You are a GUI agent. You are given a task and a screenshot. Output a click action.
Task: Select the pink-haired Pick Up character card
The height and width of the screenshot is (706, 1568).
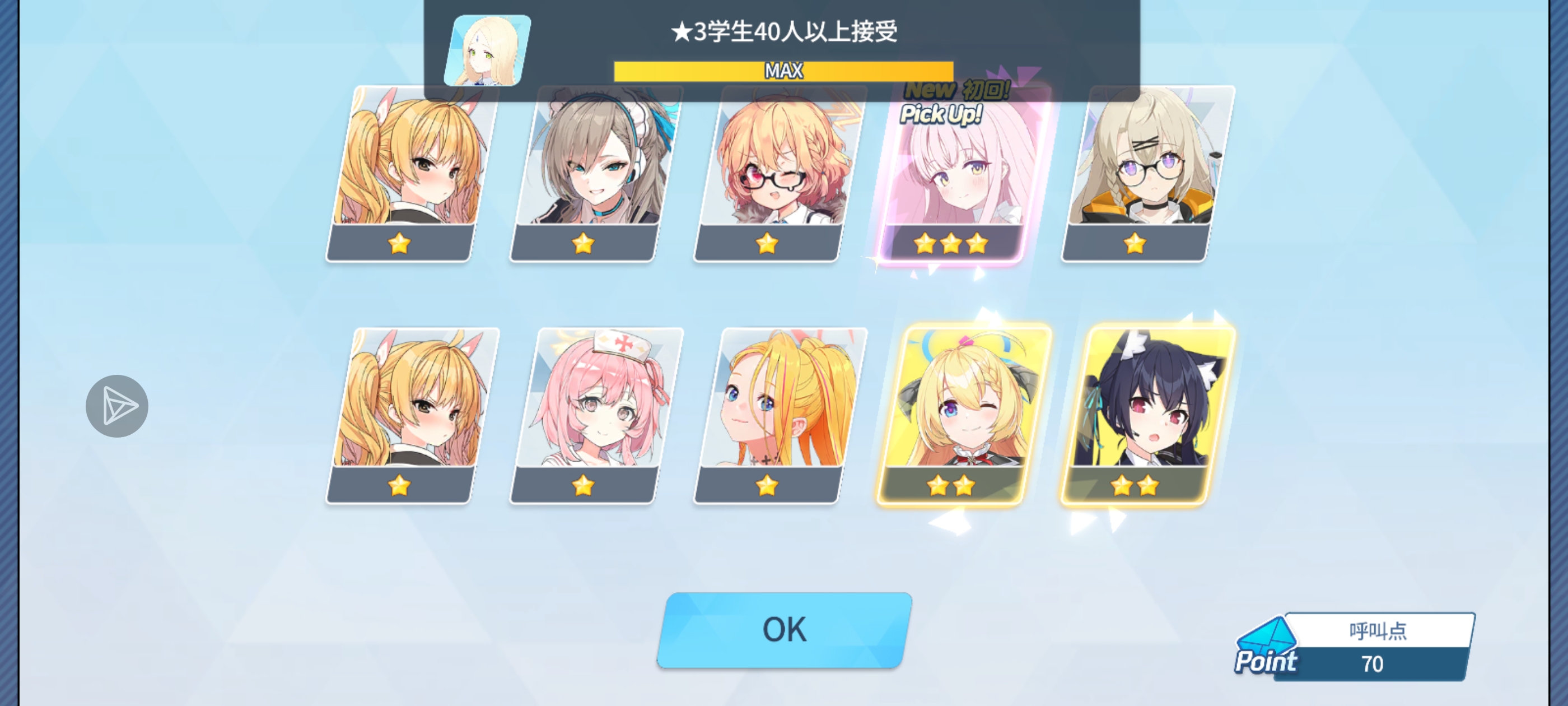click(954, 176)
